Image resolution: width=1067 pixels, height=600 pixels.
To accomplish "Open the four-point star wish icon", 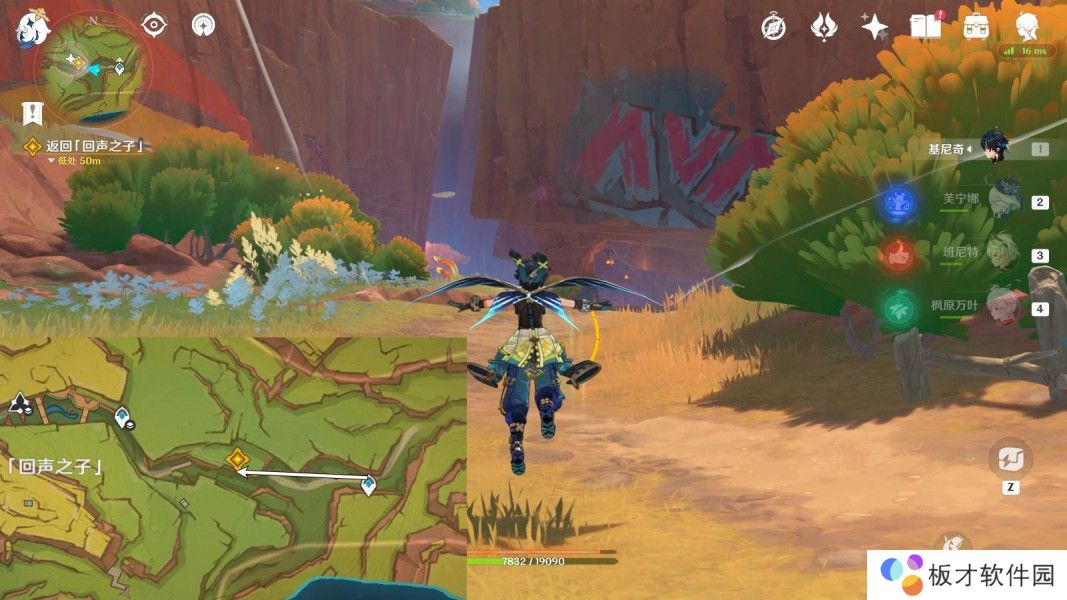I will click(874, 27).
